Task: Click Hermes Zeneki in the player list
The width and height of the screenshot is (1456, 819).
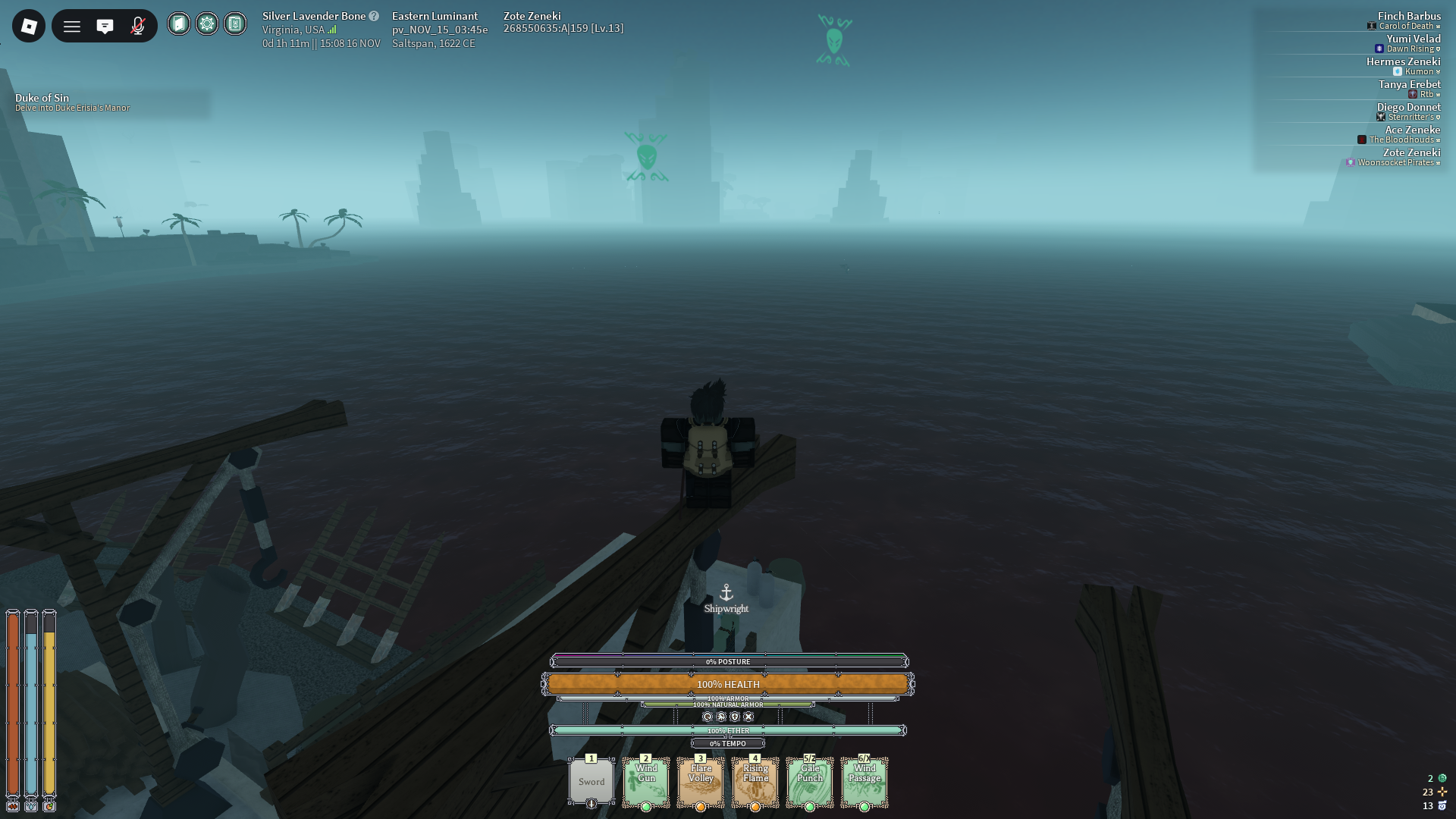Action: 1404,61
